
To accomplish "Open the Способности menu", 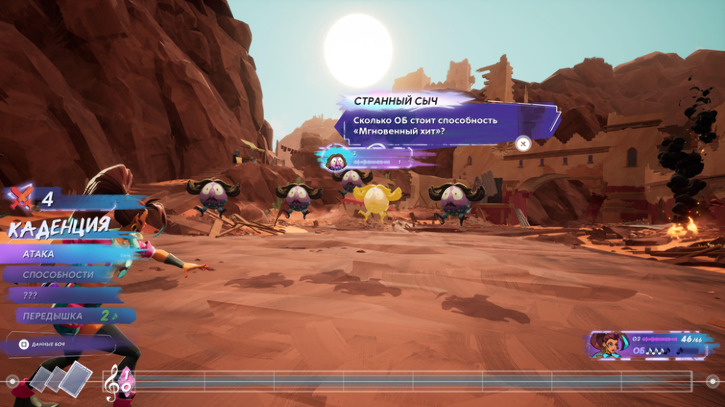I will [x=58, y=275].
